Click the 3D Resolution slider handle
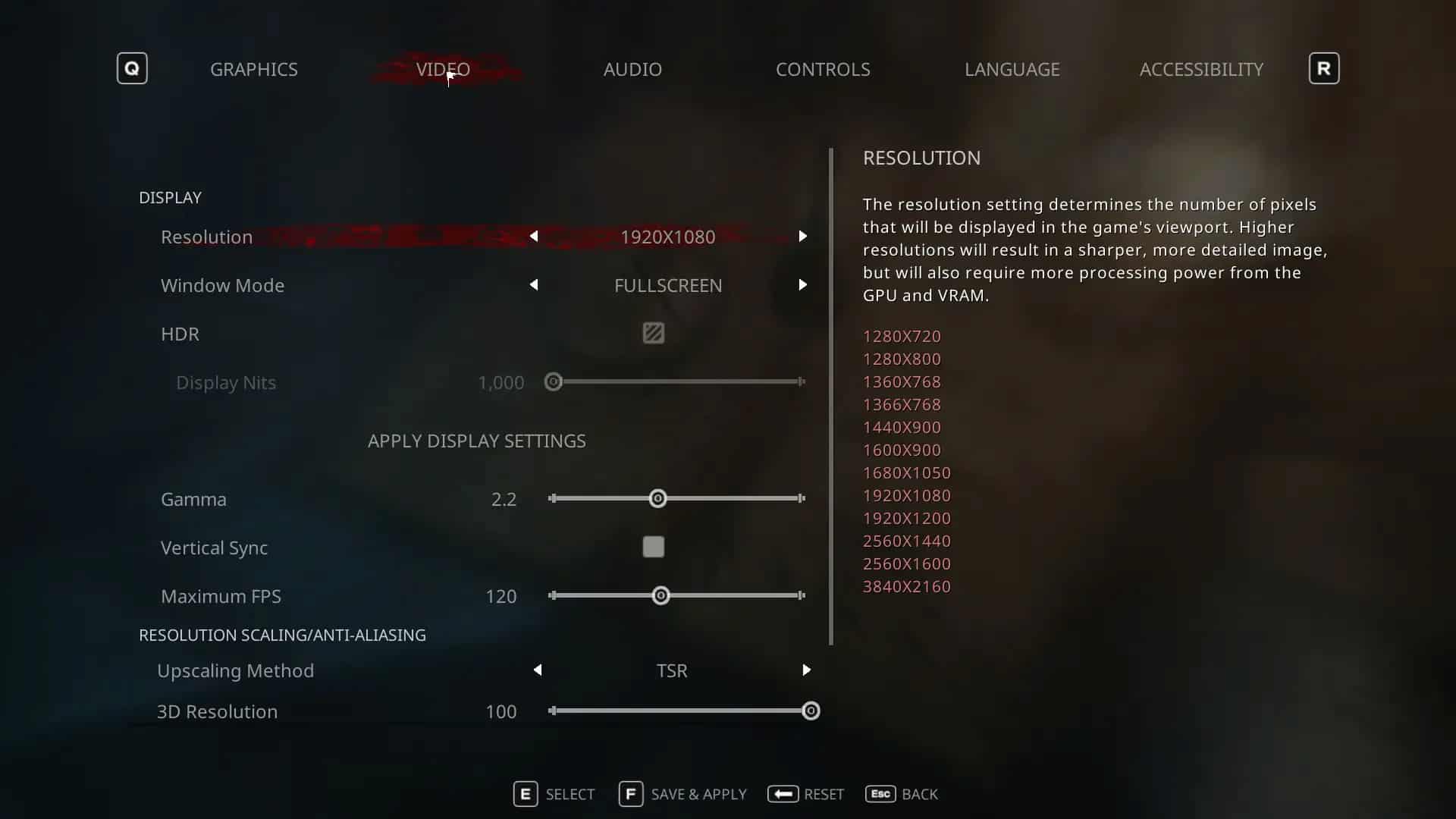Screen dimensions: 1456x819 (811, 711)
